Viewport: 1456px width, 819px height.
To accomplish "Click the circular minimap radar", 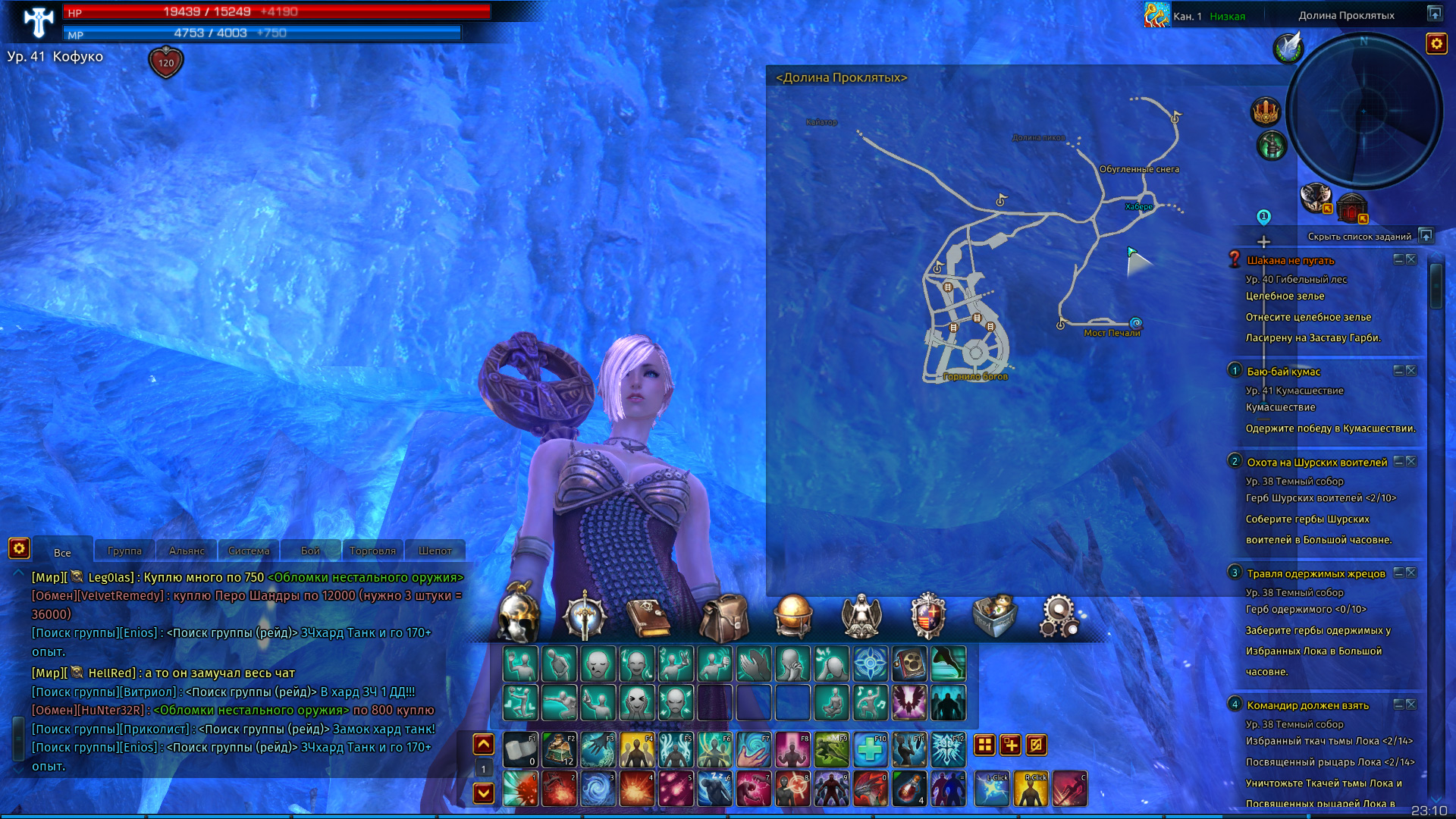I will [1364, 111].
